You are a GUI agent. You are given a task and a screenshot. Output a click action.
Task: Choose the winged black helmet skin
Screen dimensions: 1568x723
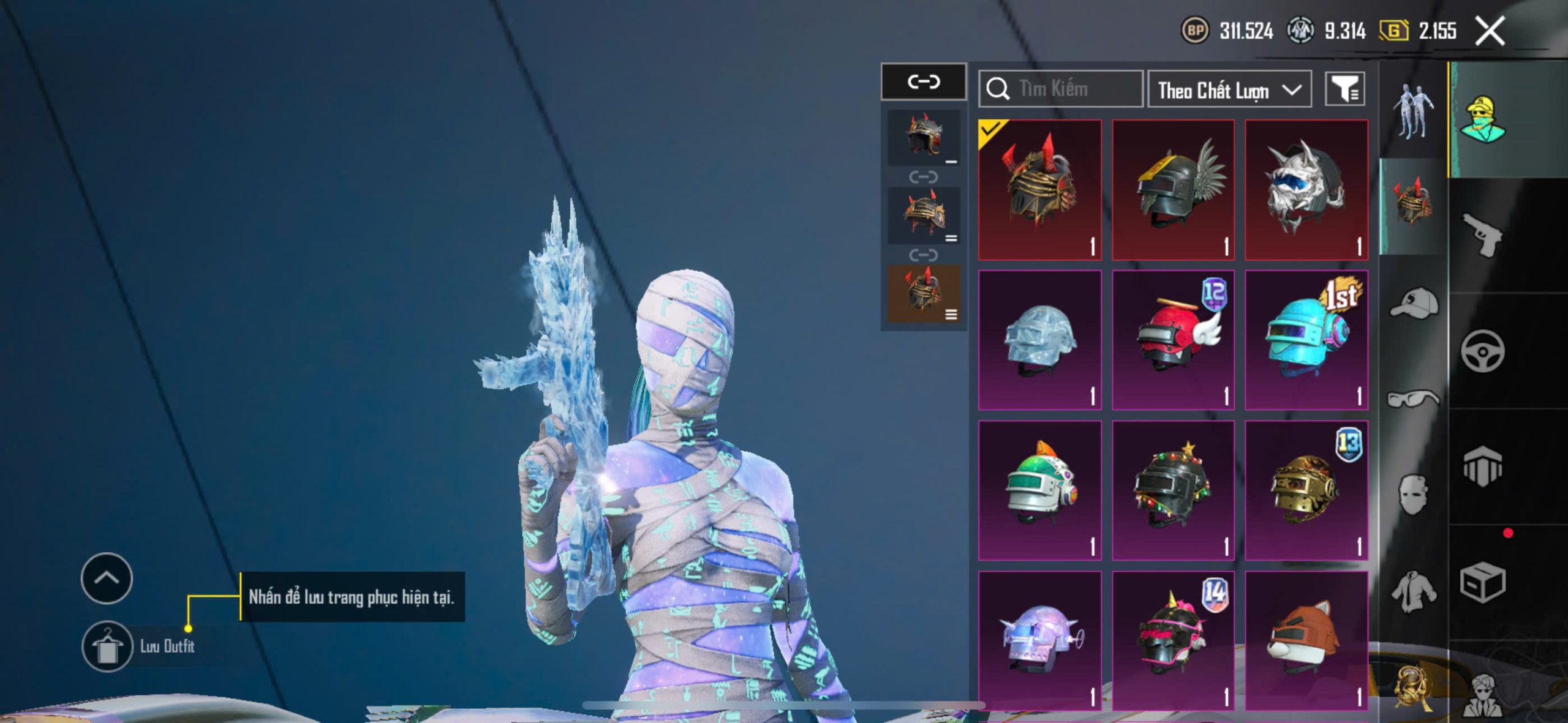[x=1173, y=190]
